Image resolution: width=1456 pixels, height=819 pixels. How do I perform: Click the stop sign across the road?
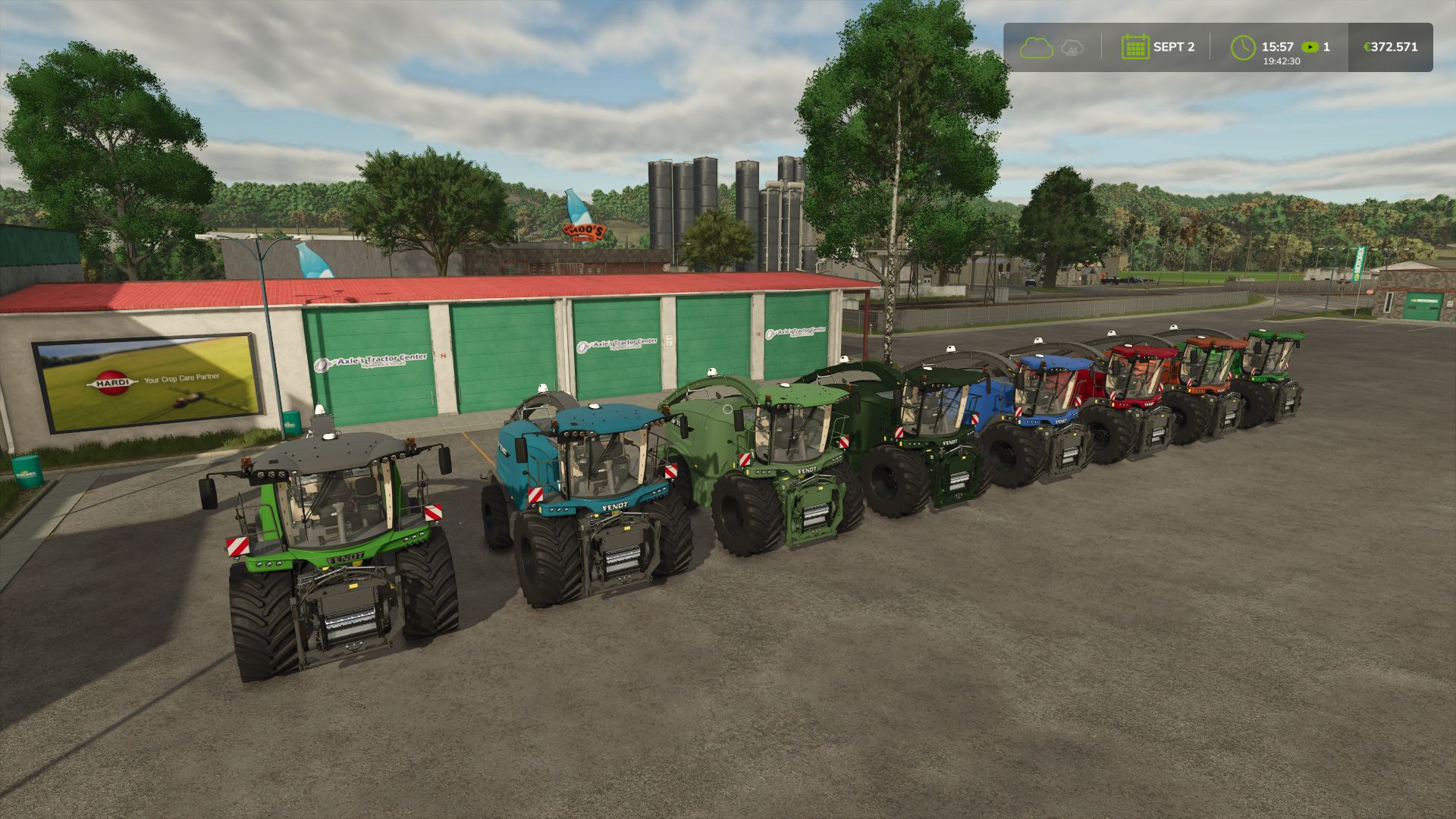(x=1370, y=291)
